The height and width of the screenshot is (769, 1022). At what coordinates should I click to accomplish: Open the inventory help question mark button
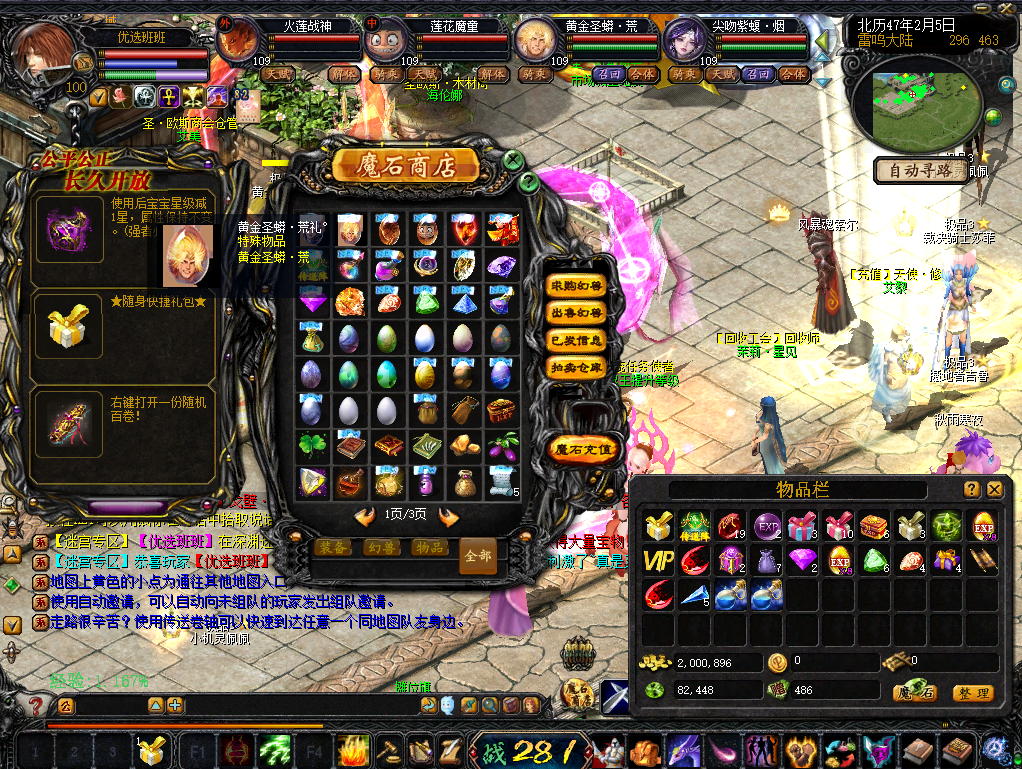point(971,489)
